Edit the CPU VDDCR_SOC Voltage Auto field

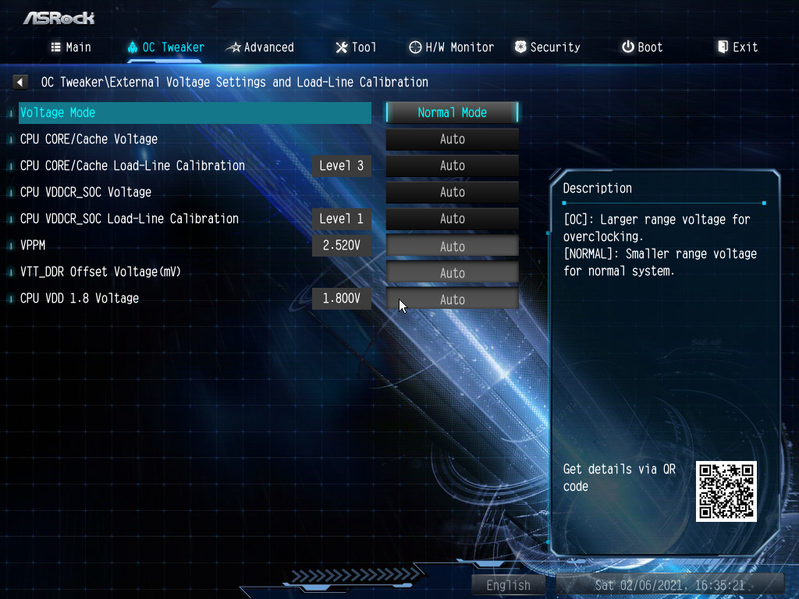[x=452, y=193]
